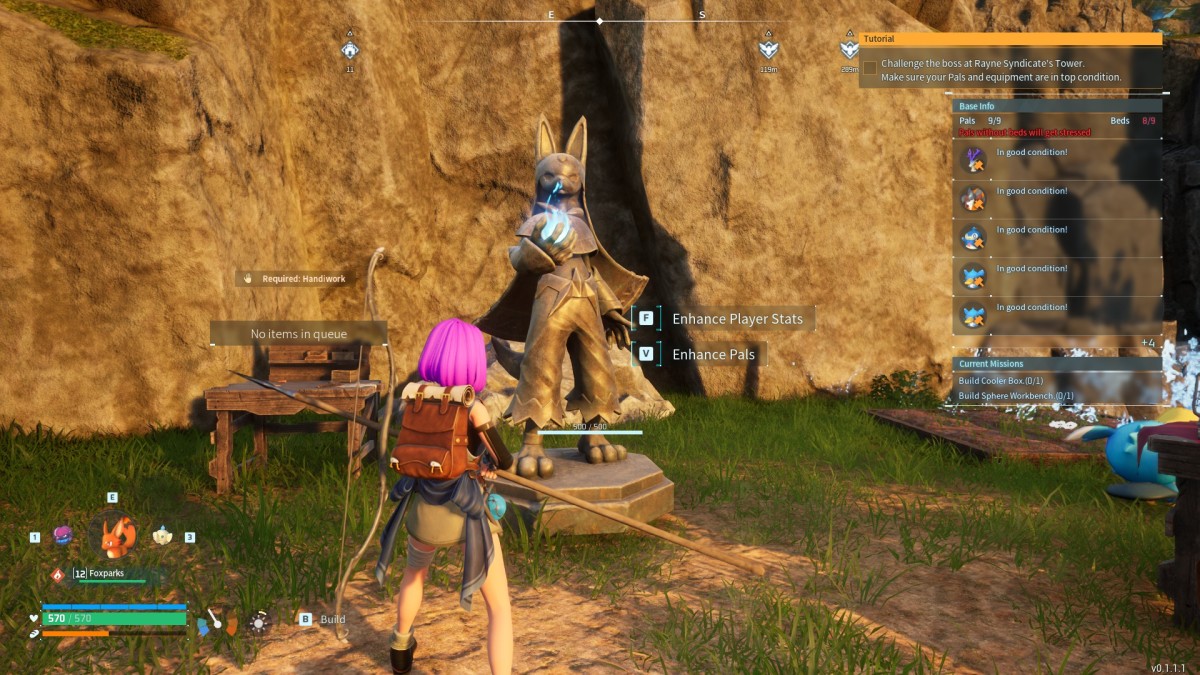Open the Build Sphere Workbench mission
The image size is (1200, 675).
click(x=1015, y=396)
